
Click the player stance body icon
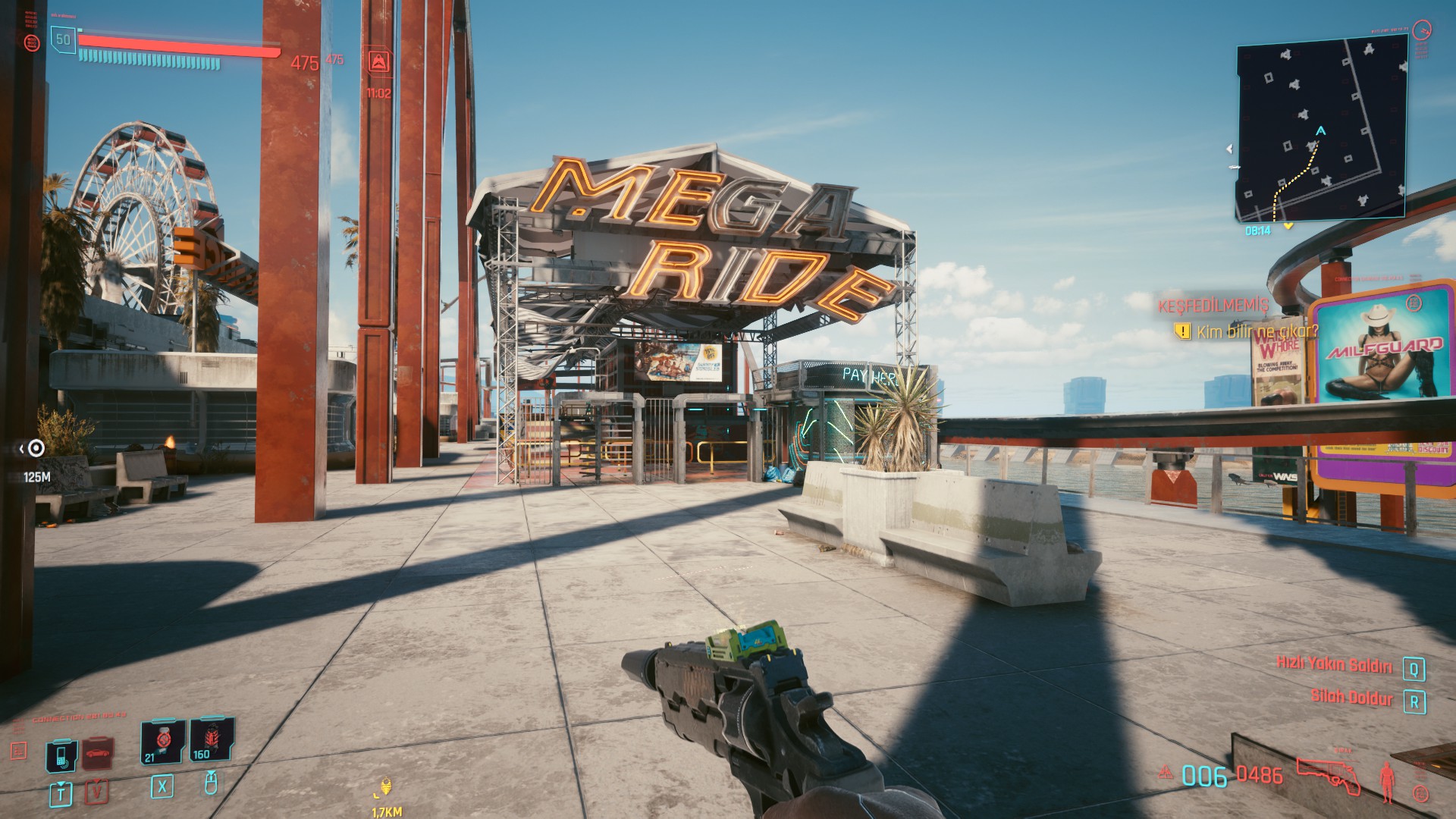tap(1388, 781)
